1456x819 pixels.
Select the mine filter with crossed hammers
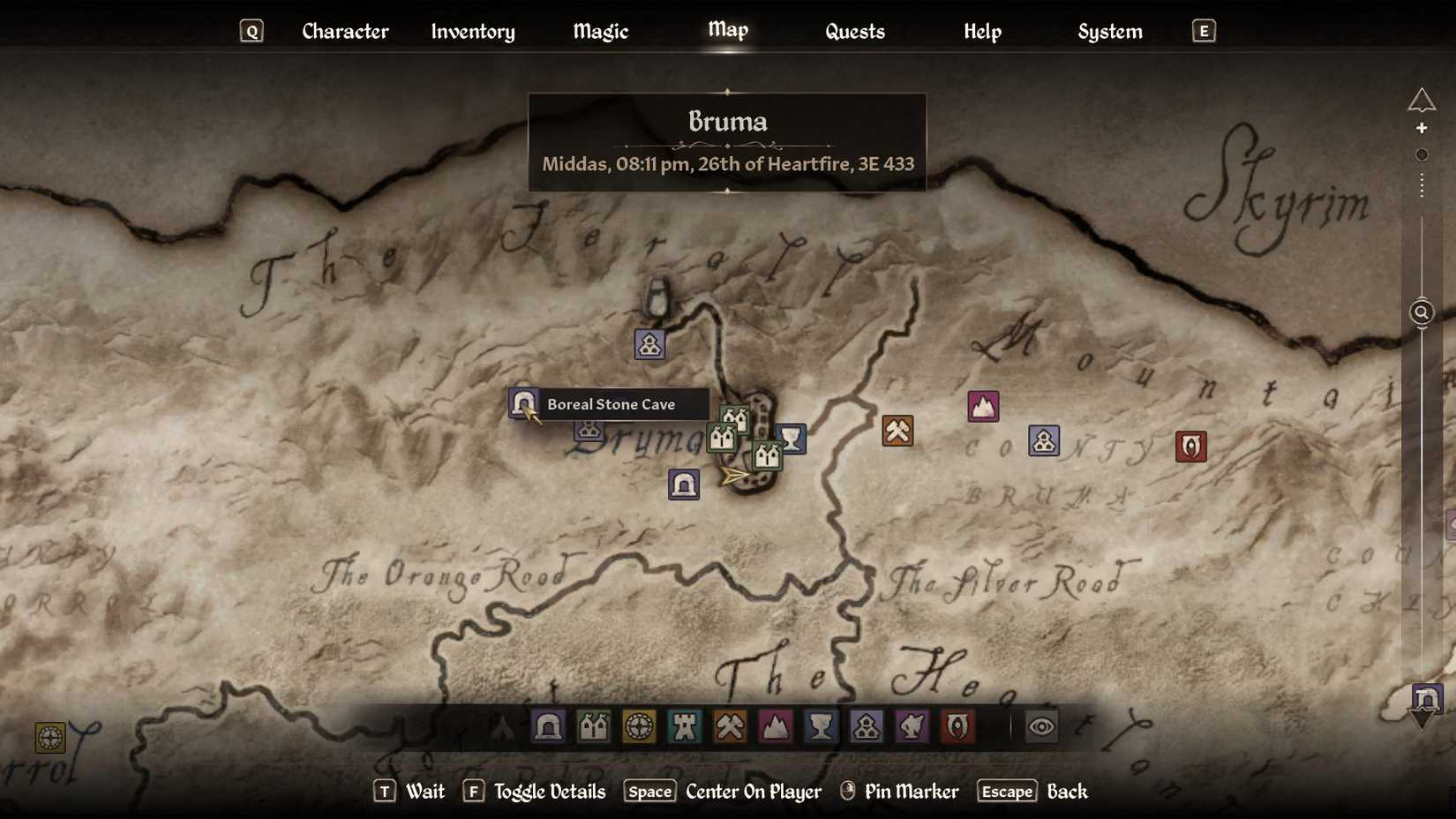click(731, 726)
